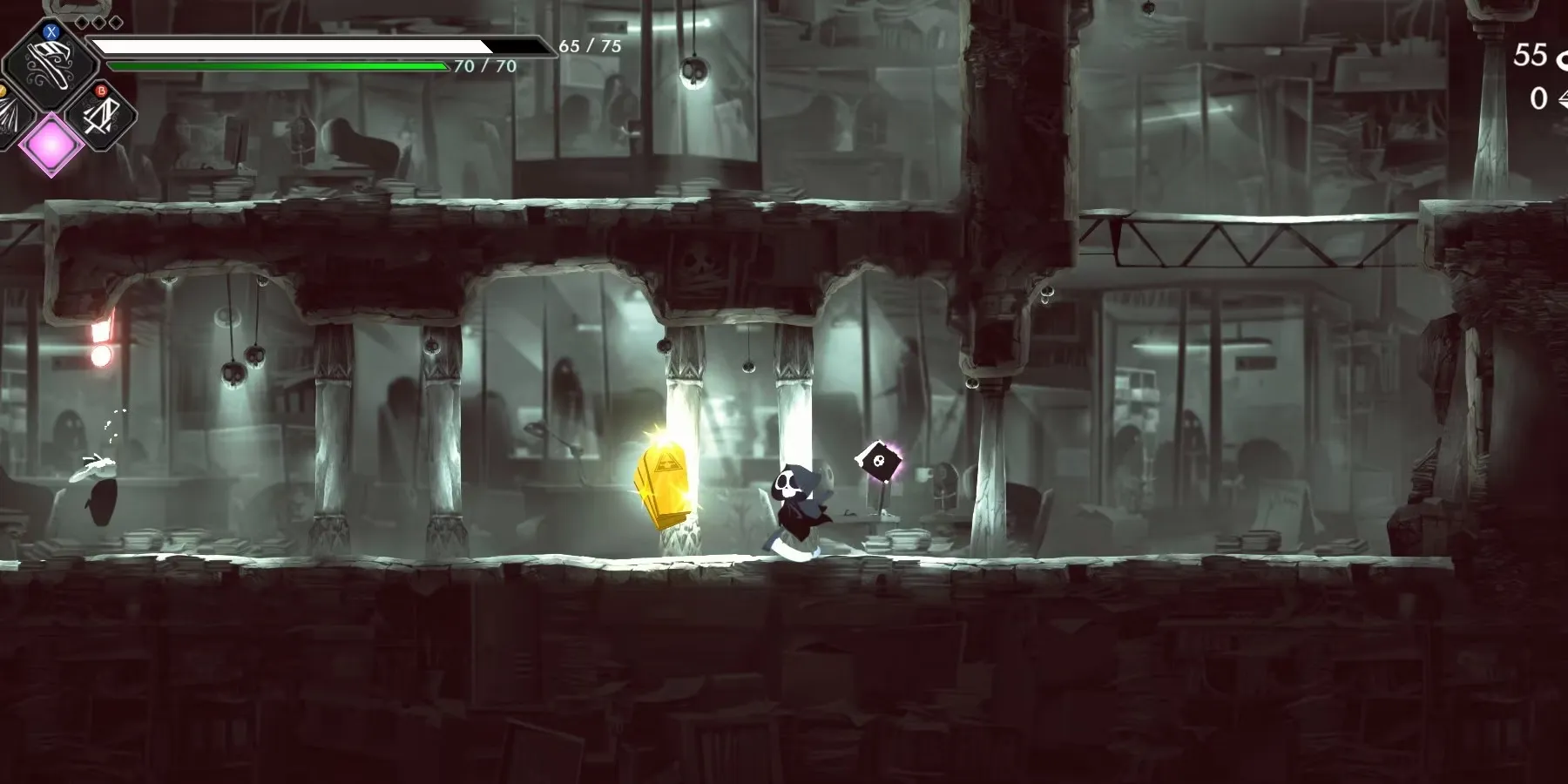Click the glowing pink diamond gem

pyautogui.click(x=51, y=142)
